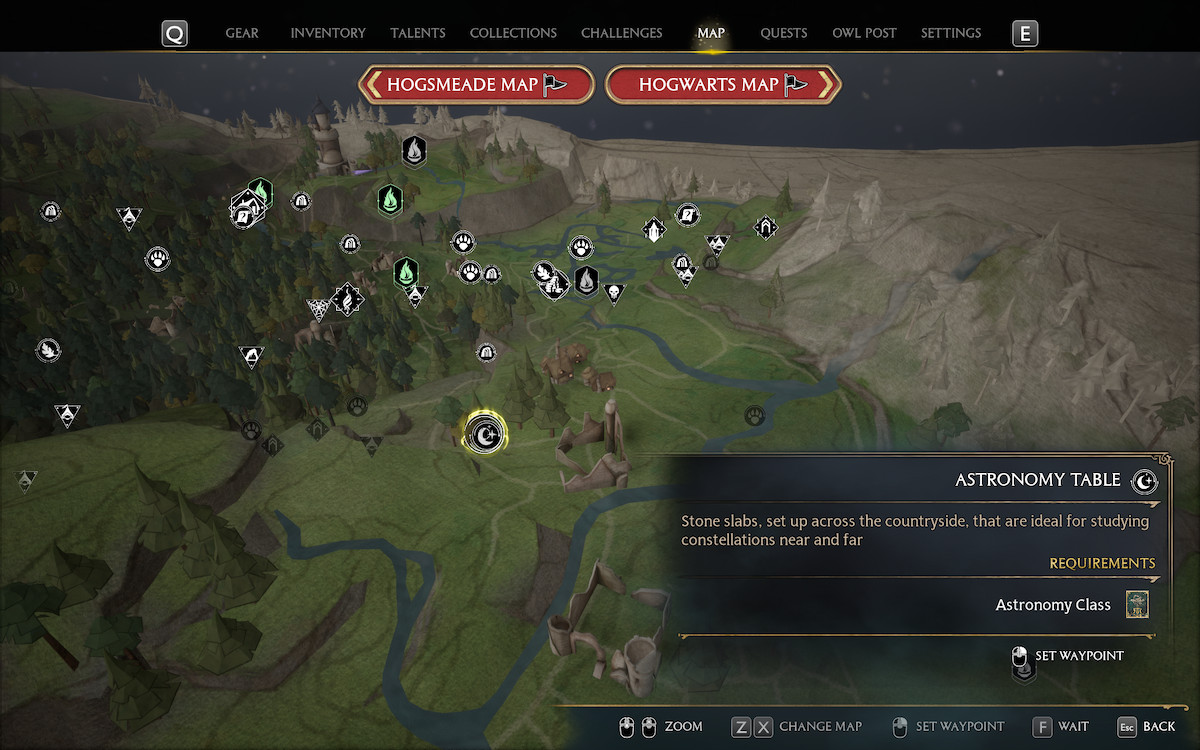Select the highlighted Astronomy Table map marker
The width and height of the screenshot is (1200, 750).
point(486,434)
